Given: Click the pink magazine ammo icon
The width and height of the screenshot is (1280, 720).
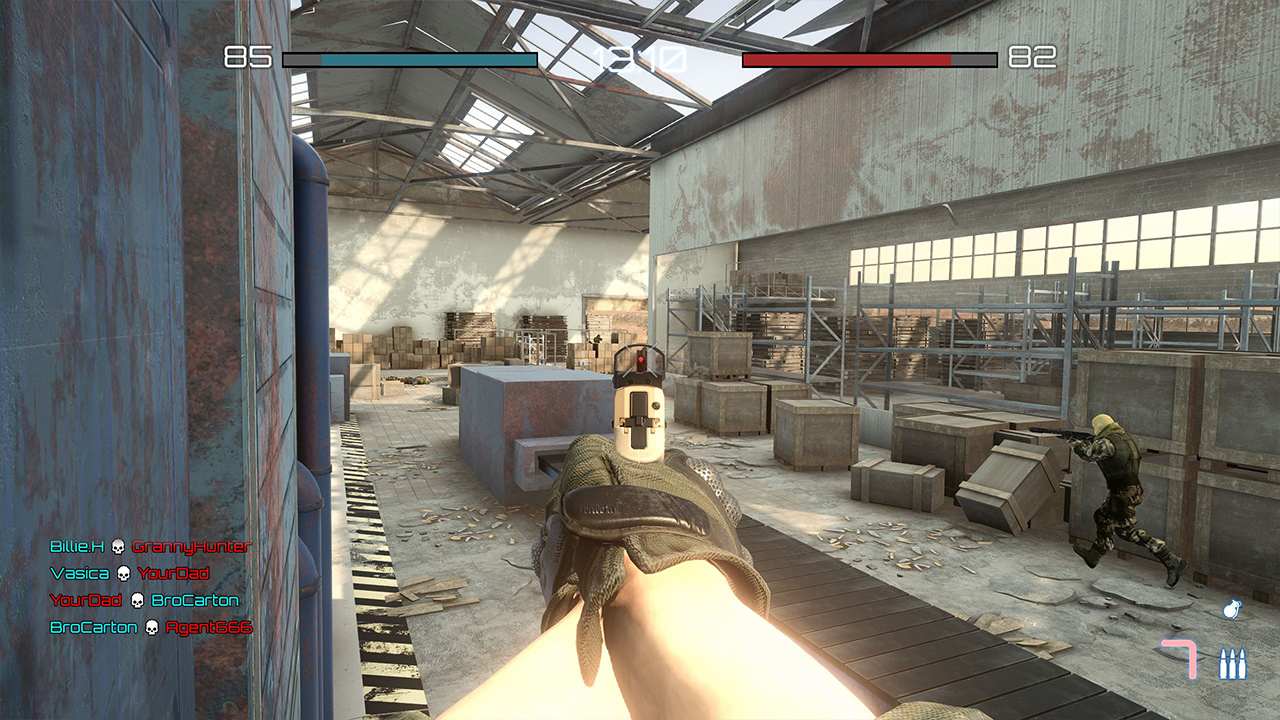Looking at the screenshot, I should [x=1179, y=658].
